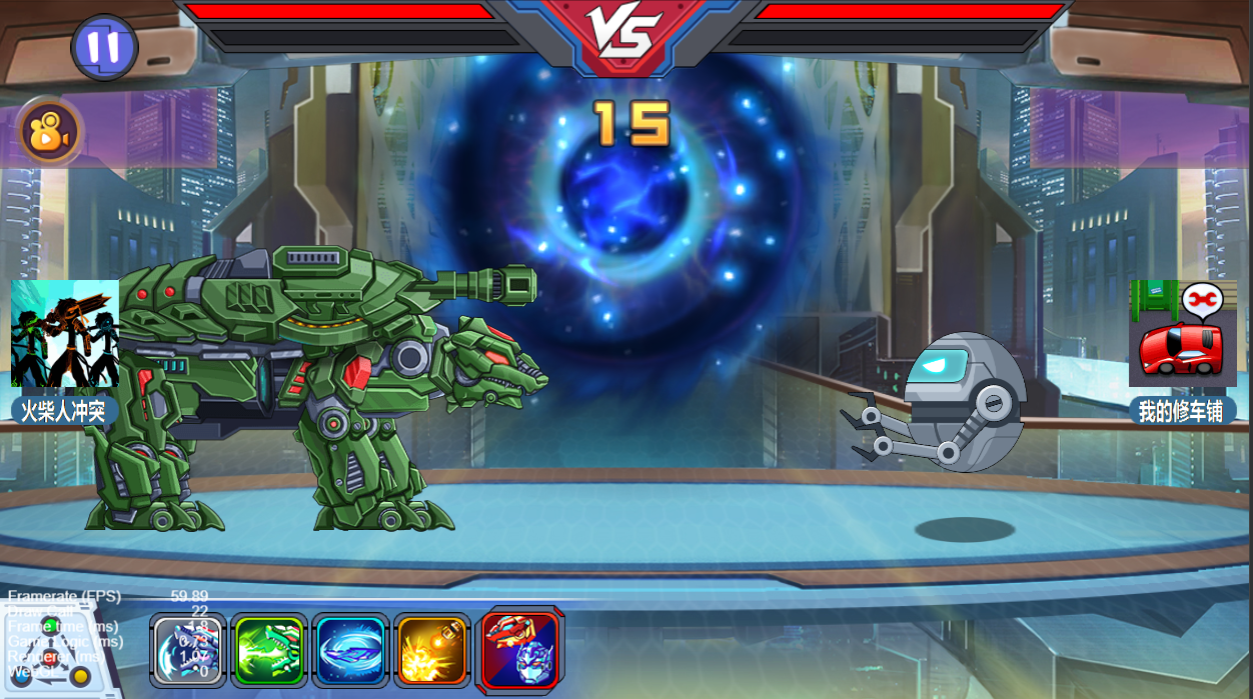Switch robot with the red-blue transform button

[521, 650]
